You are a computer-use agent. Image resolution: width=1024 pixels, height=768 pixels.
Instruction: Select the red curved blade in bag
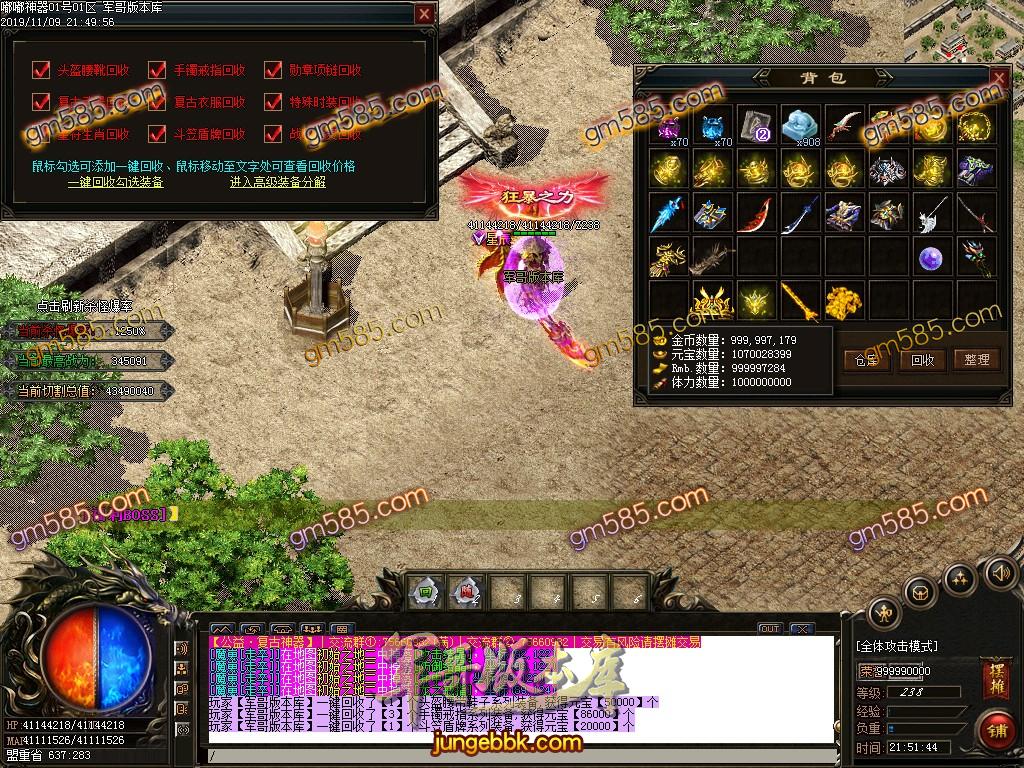click(755, 214)
